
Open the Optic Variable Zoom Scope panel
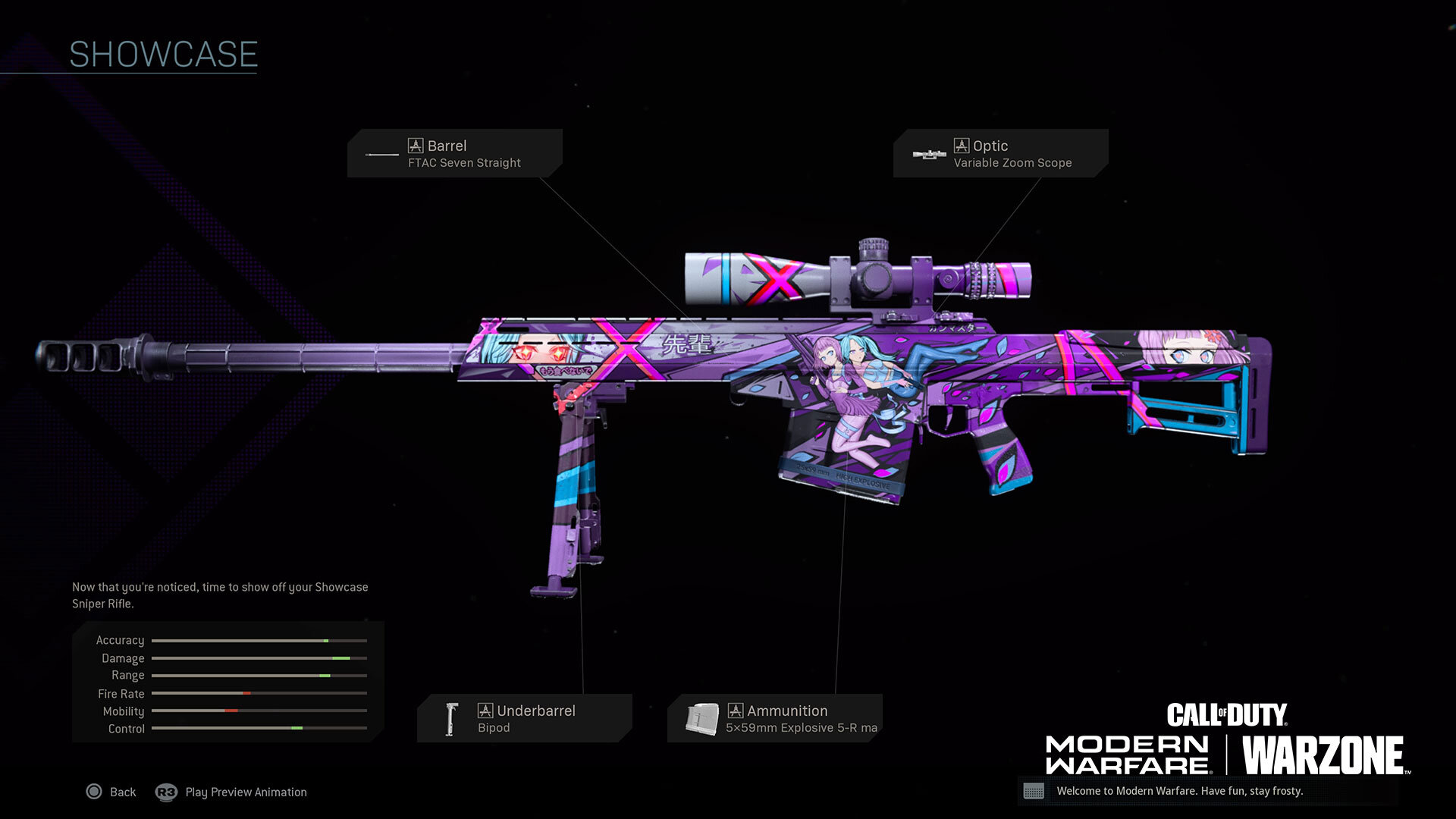click(x=999, y=153)
